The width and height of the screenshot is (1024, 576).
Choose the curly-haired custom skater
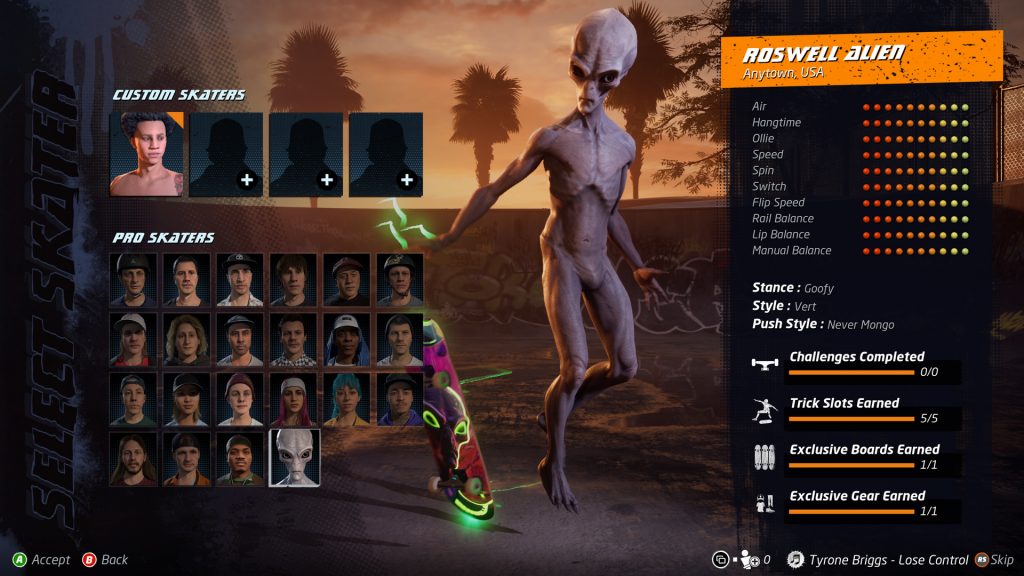coord(146,154)
